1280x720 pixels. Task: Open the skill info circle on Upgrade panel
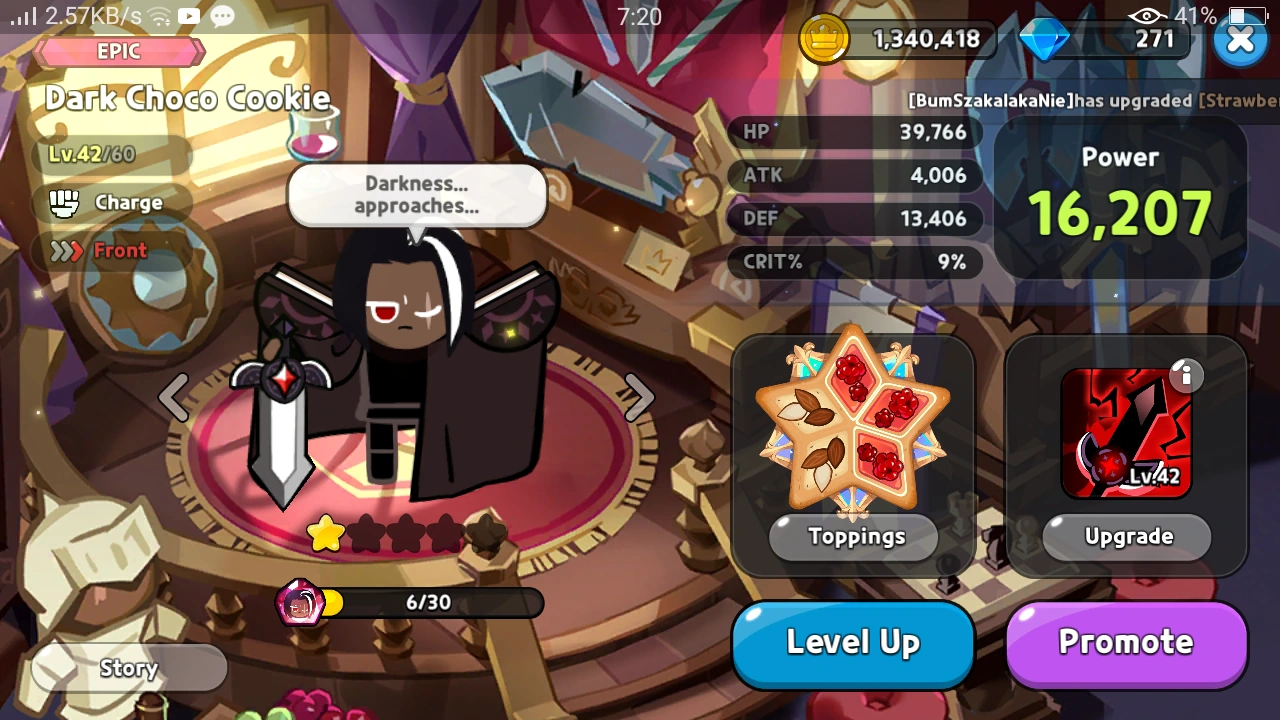pos(1186,376)
